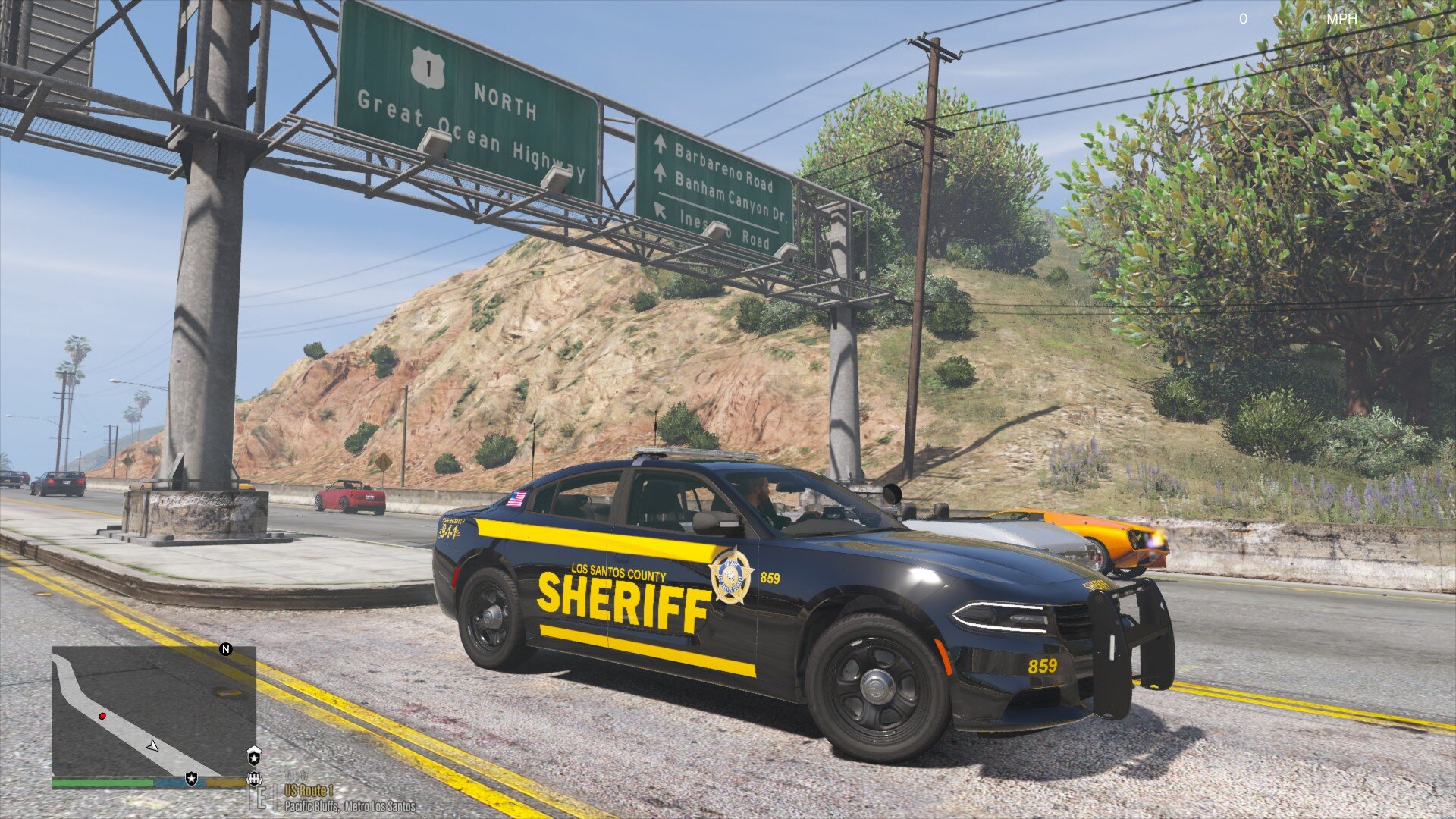The image size is (1456, 819).
Task: Select the police badge blip wearing a cap
Action: [x=253, y=755]
